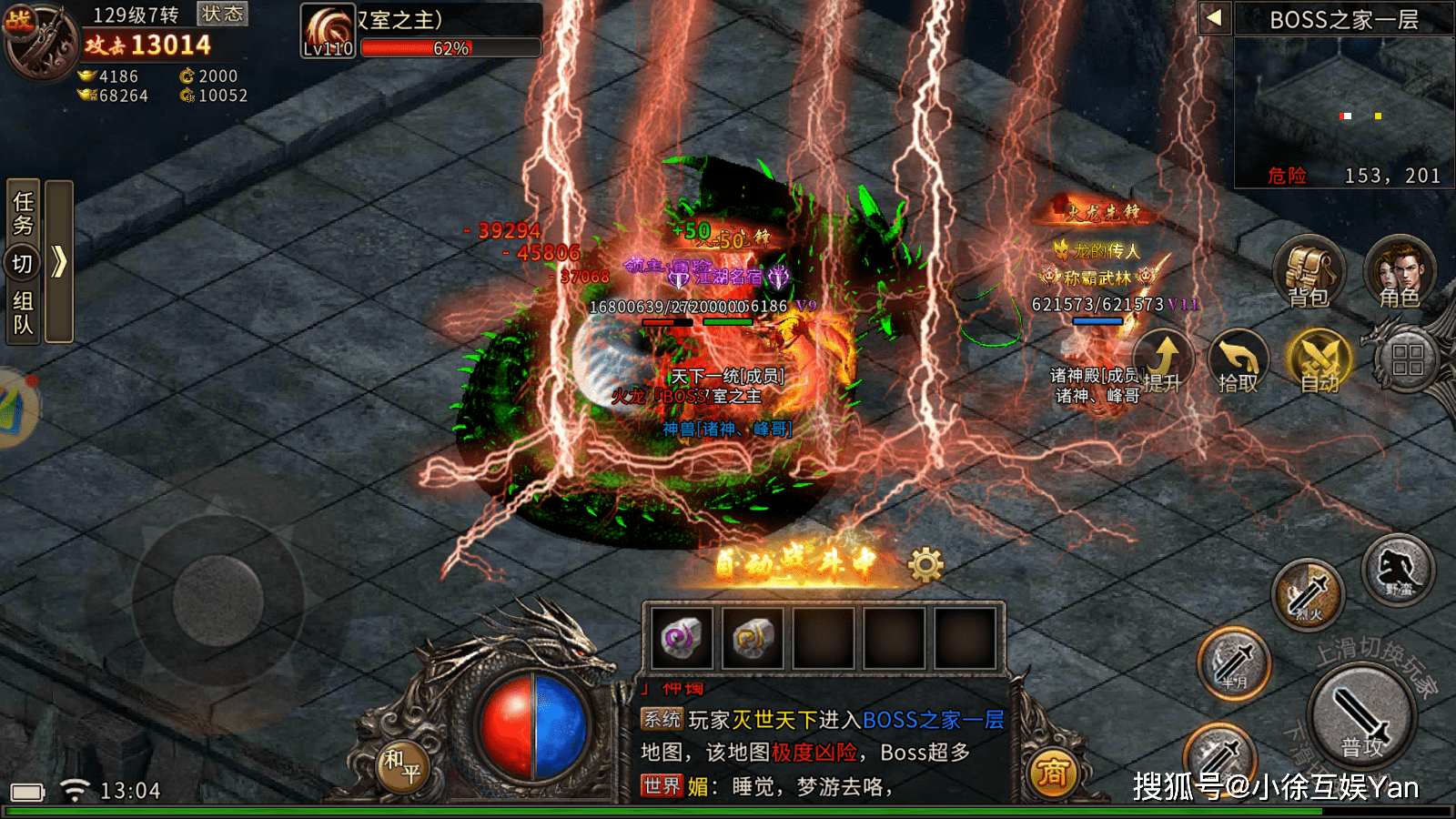Open auto-combat gear settings

pos(925,565)
